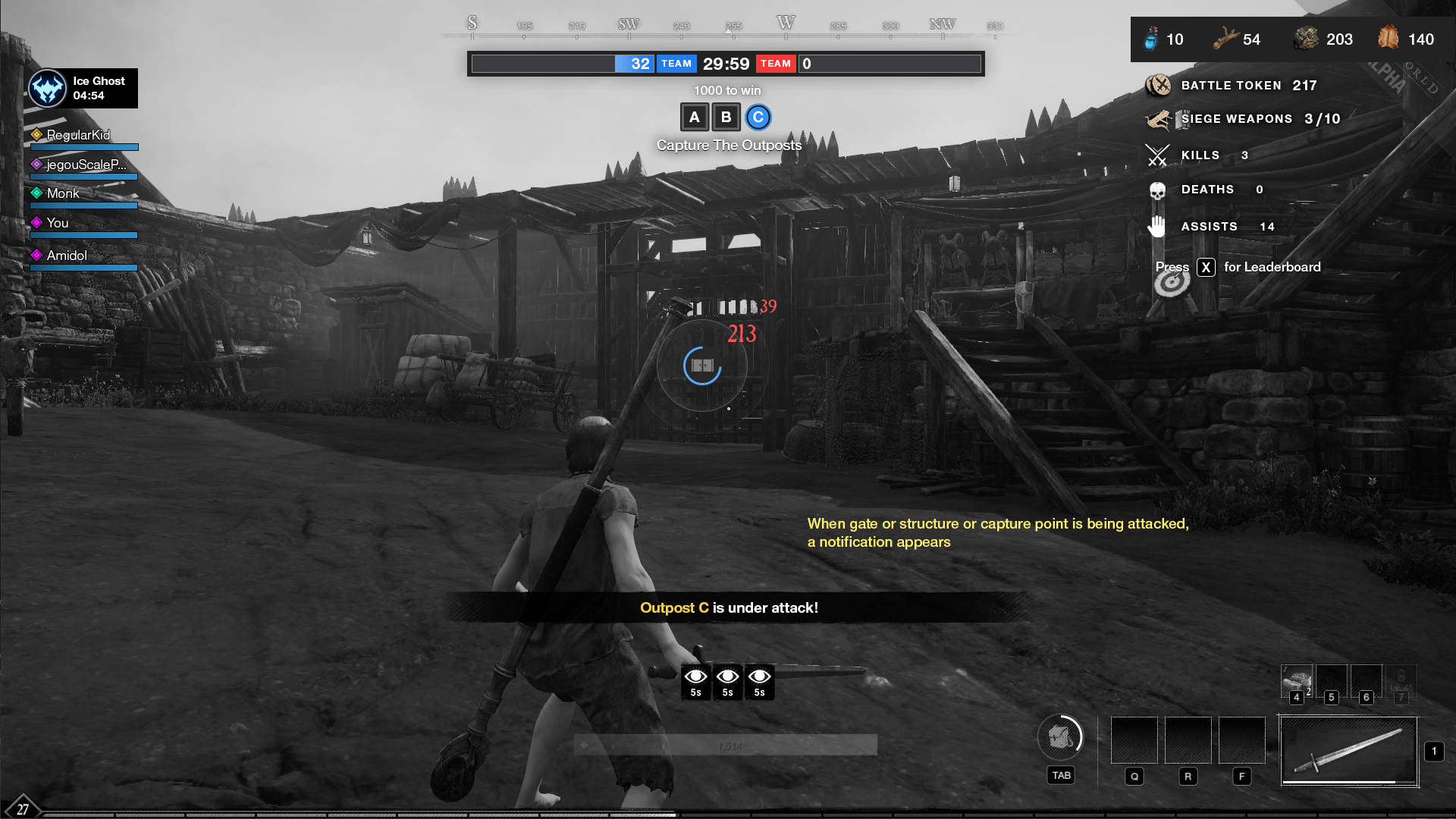Select the highlighted outpost C marker
1456x819 pixels.
click(x=758, y=118)
